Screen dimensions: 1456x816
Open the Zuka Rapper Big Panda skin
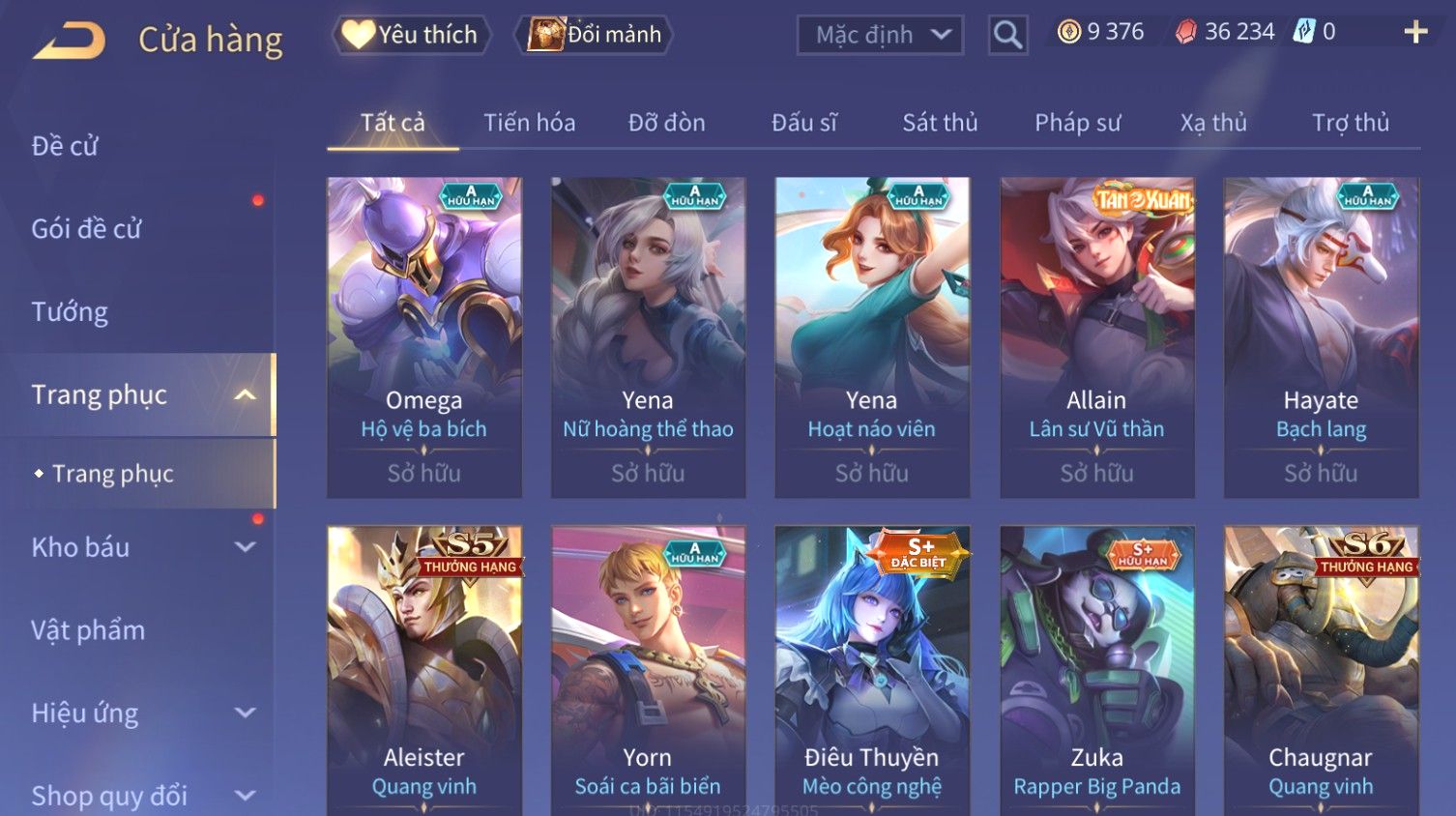pyautogui.click(x=1096, y=669)
